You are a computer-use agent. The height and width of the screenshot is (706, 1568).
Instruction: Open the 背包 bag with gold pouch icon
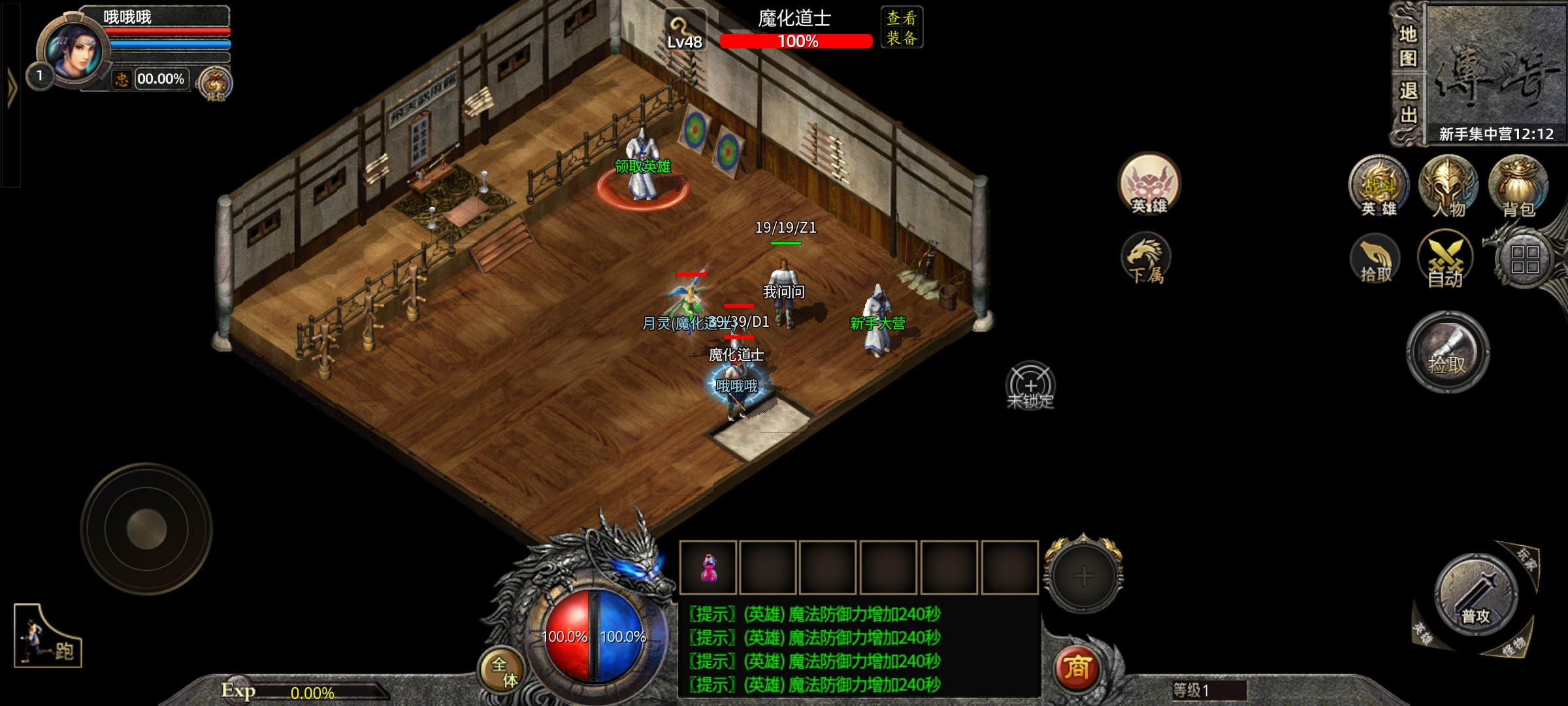coord(1518,186)
